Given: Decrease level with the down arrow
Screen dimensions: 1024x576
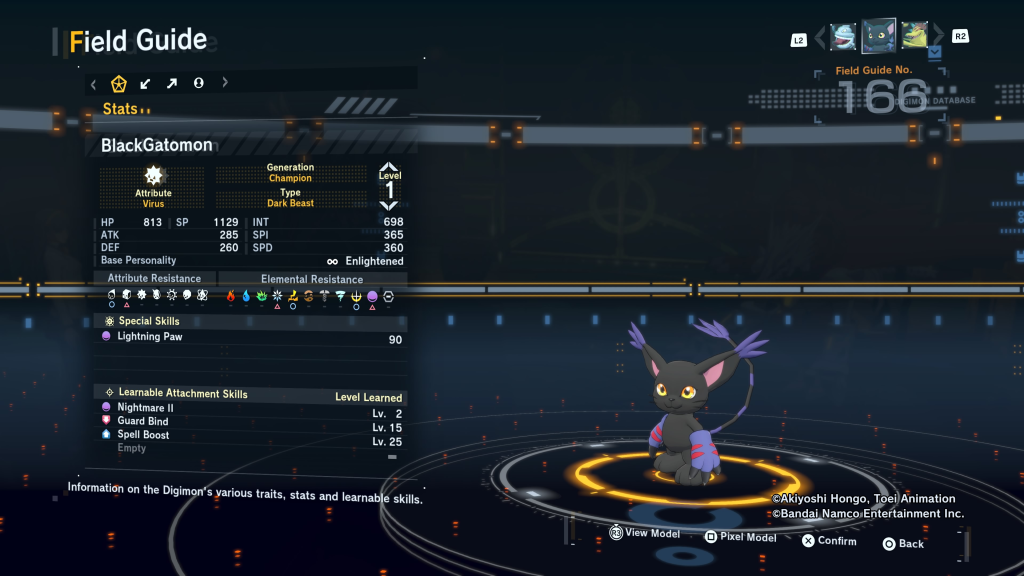Looking at the screenshot, I should pyautogui.click(x=389, y=205).
